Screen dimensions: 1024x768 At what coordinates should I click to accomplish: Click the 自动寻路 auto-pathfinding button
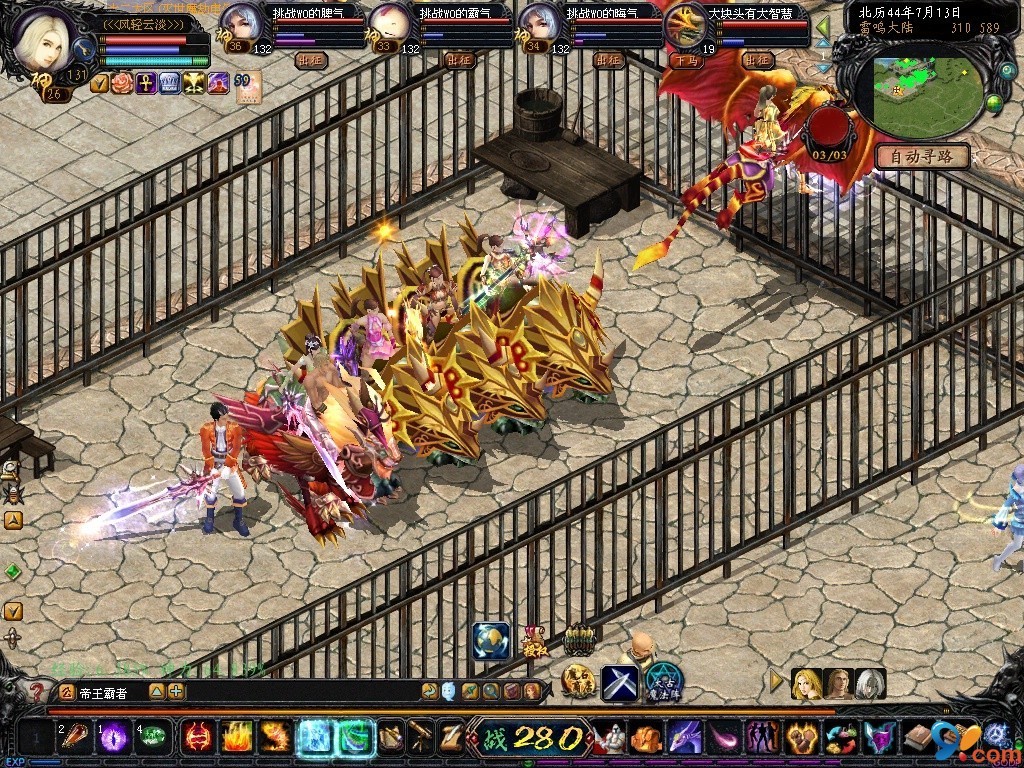tap(922, 156)
